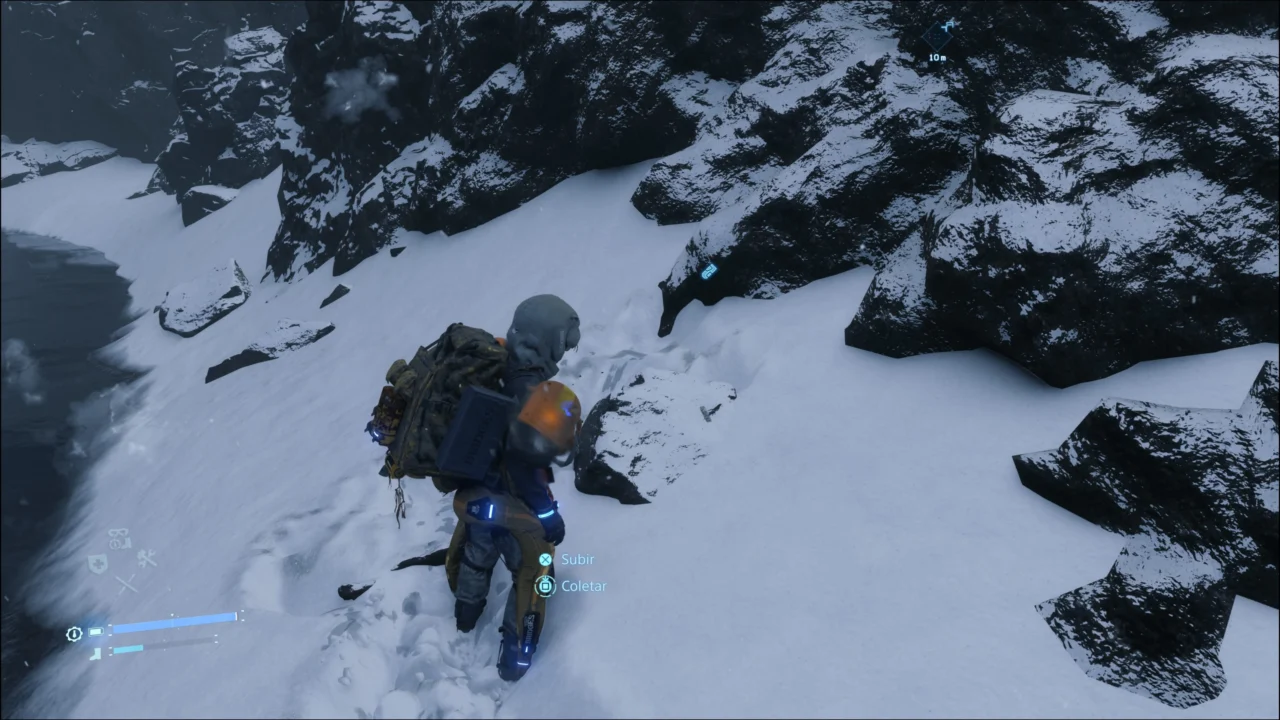1280x720 pixels.
Task: Select the shield with cross medical icon
Action: pyautogui.click(x=97, y=564)
